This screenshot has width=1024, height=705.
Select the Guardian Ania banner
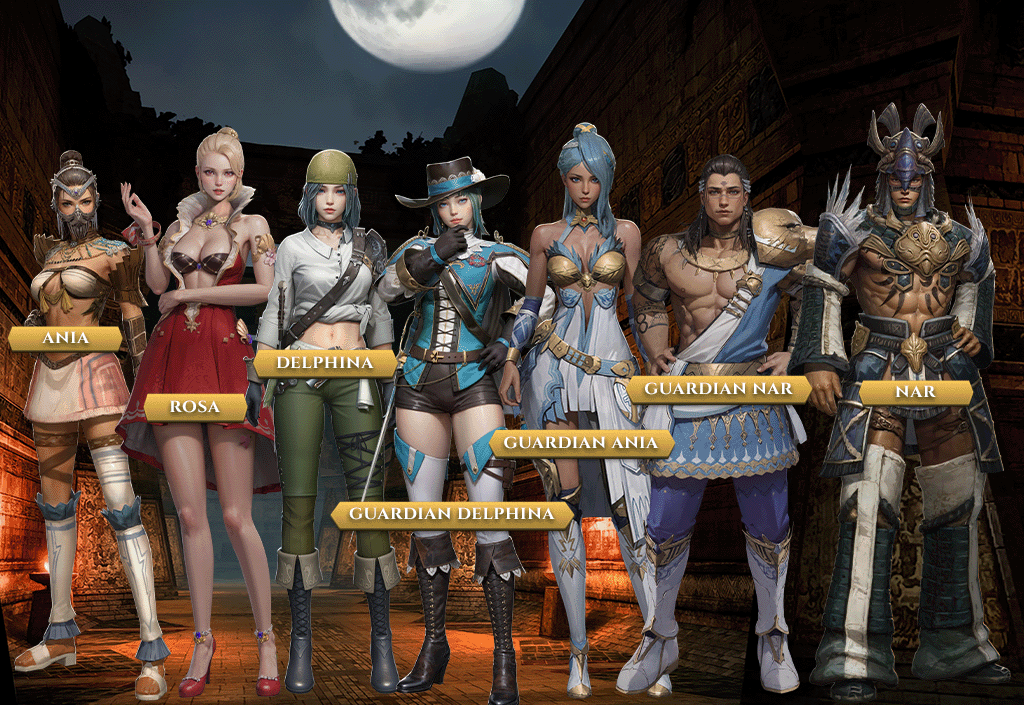[x=581, y=442]
